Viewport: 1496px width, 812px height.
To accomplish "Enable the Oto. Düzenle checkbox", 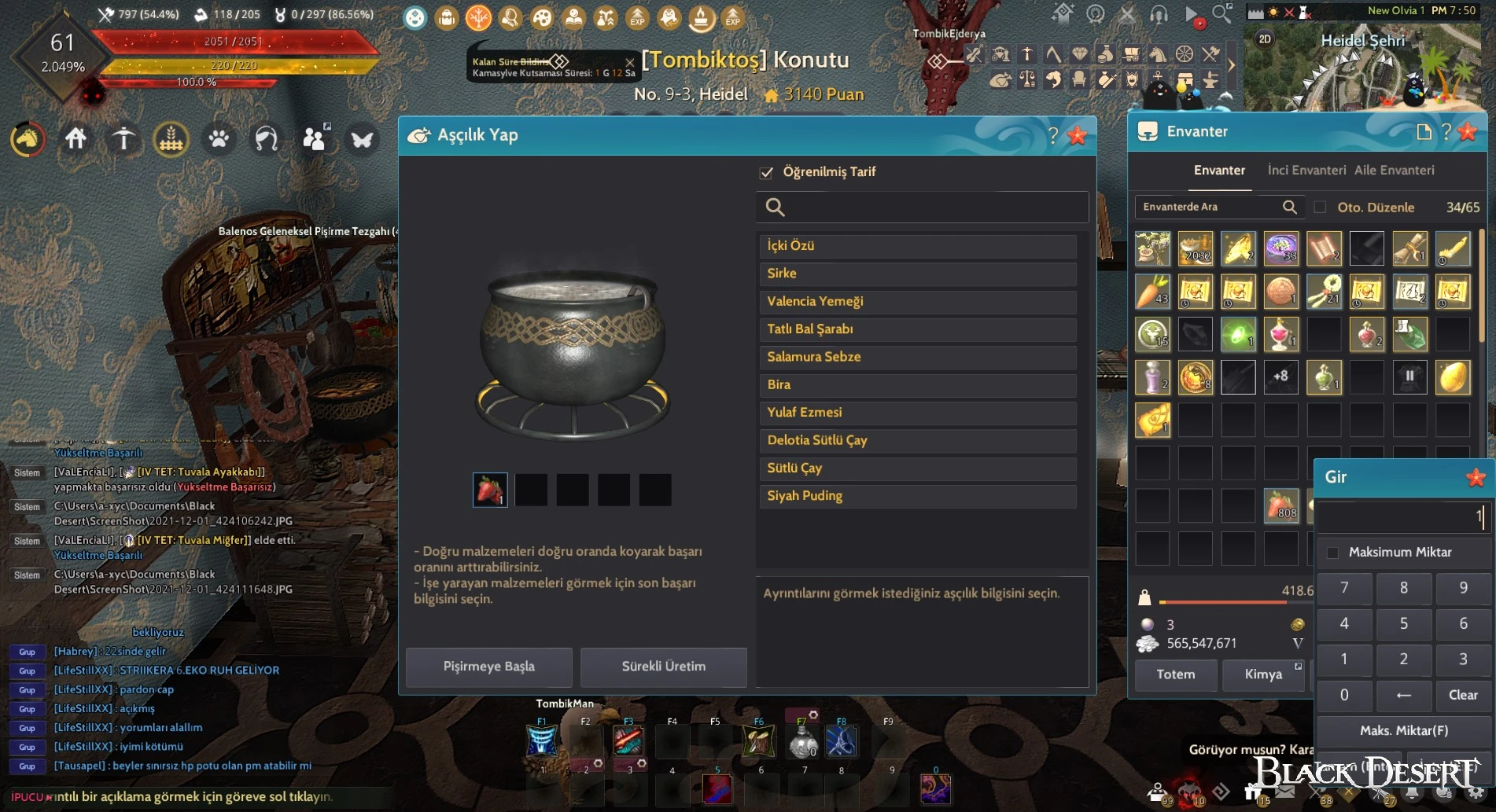I will pyautogui.click(x=1321, y=208).
